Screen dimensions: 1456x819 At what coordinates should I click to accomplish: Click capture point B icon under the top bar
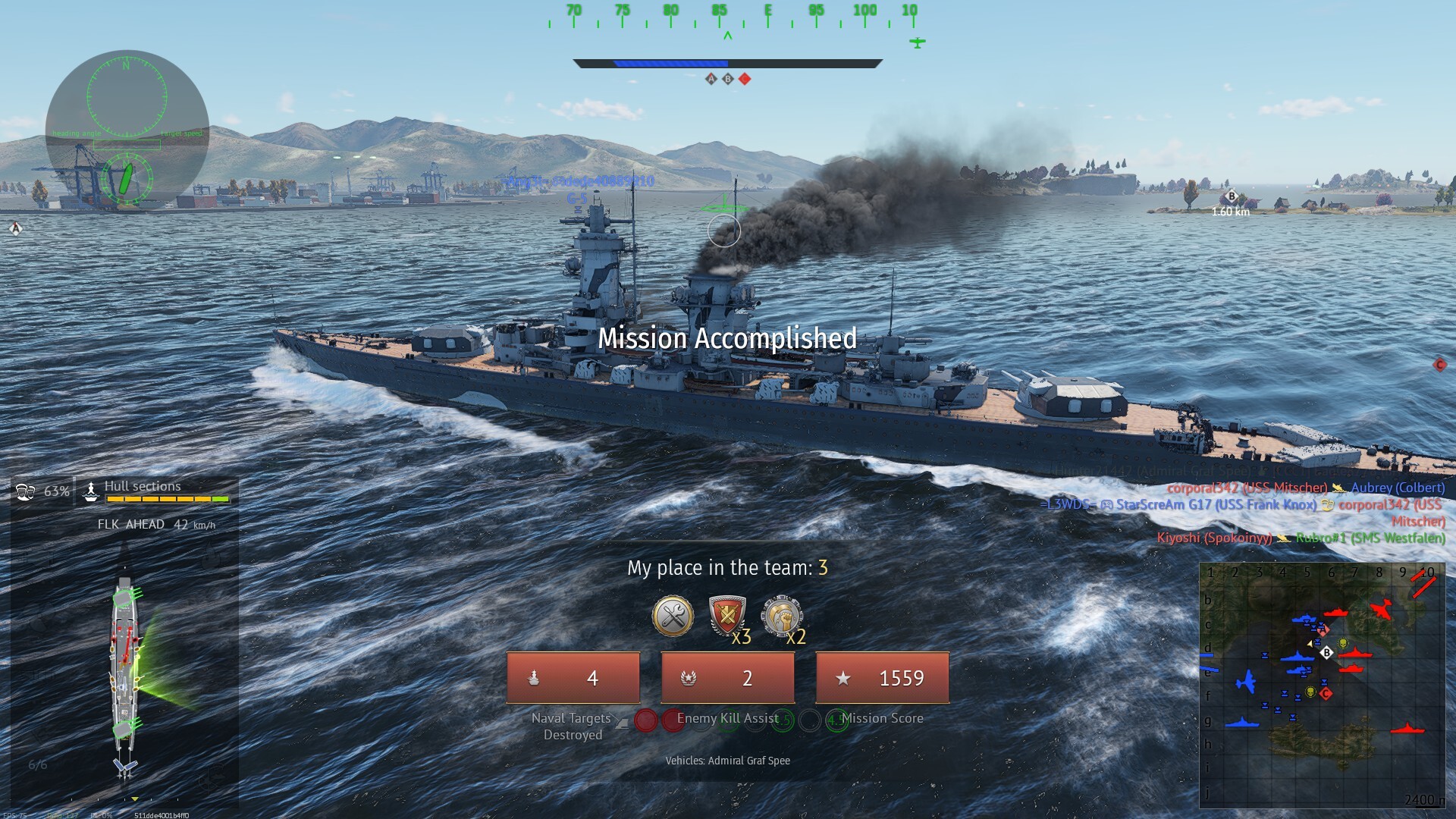click(728, 79)
